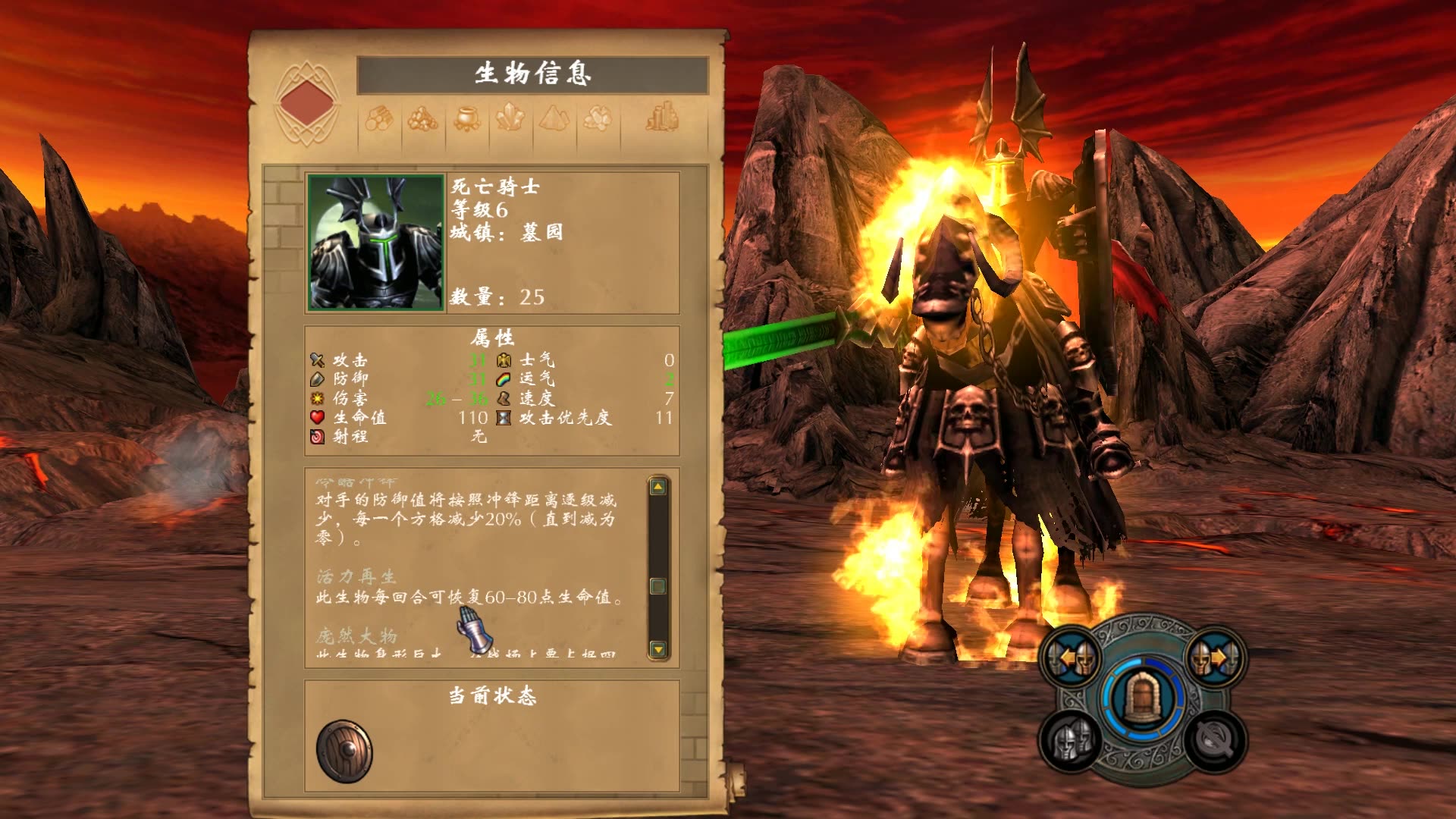The image size is (1456, 819).
Task: Expand abilities by clicking scroll down arrow
Action: click(x=657, y=648)
